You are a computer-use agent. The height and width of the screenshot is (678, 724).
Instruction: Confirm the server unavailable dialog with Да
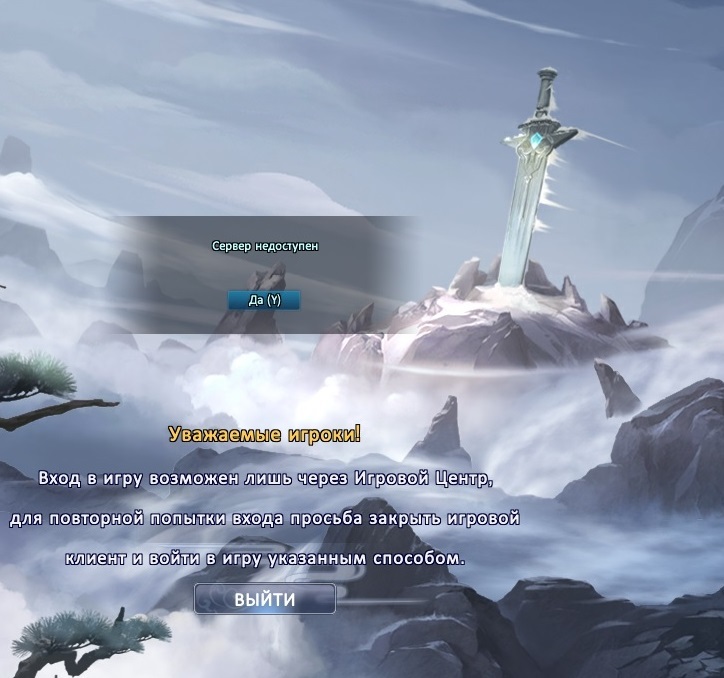(x=264, y=300)
